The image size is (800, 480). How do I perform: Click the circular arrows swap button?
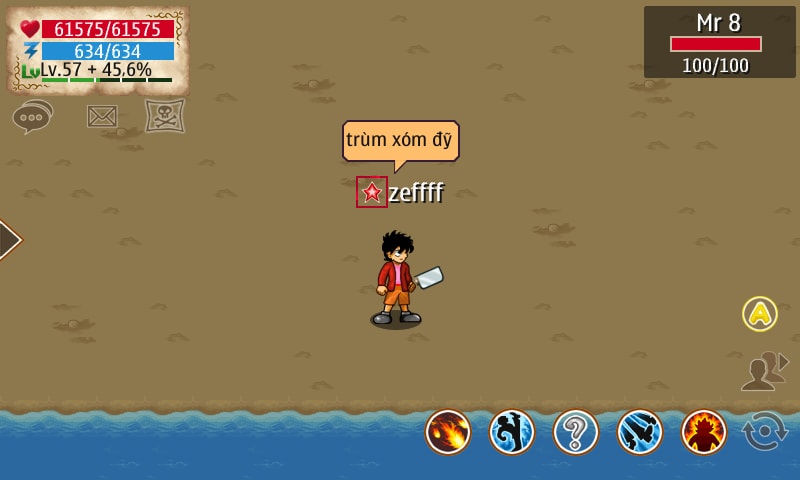[x=765, y=432]
